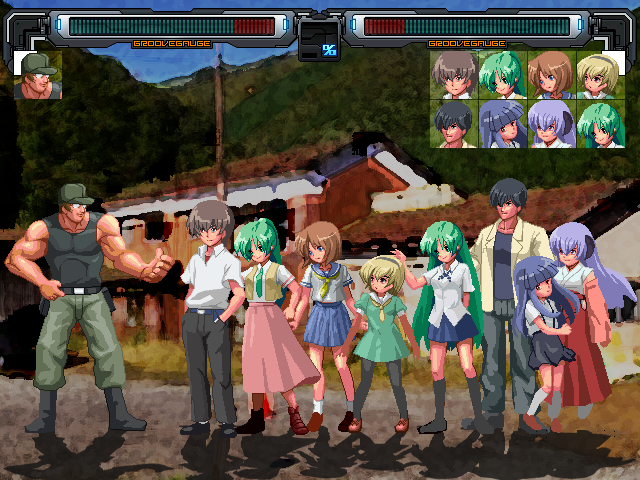
Task: Select the lavender-haired horned girl portrait
Action: coord(551,124)
